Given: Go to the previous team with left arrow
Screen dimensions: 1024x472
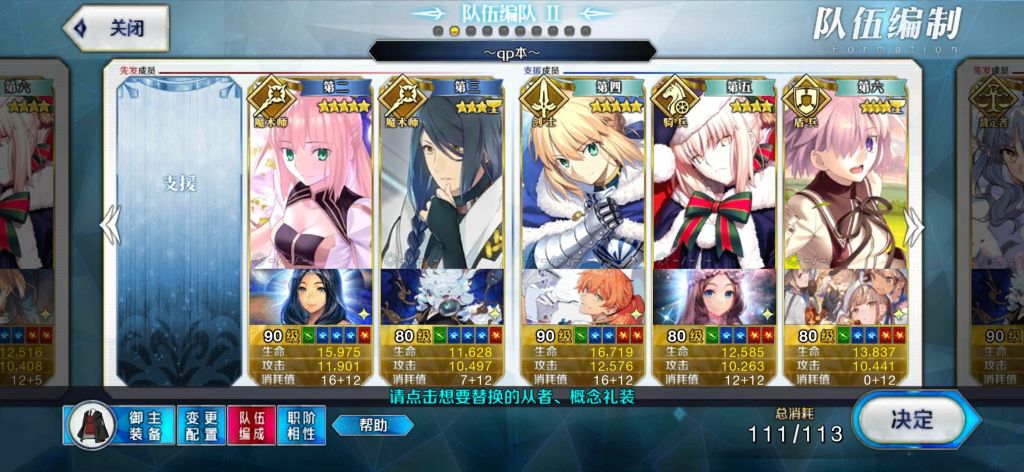Looking at the screenshot, I should click(109, 224).
